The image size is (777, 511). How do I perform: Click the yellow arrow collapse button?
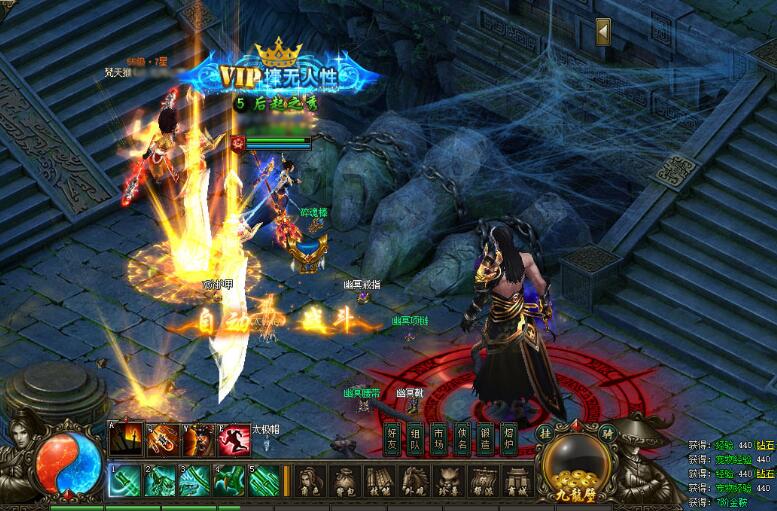(x=603, y=31)
